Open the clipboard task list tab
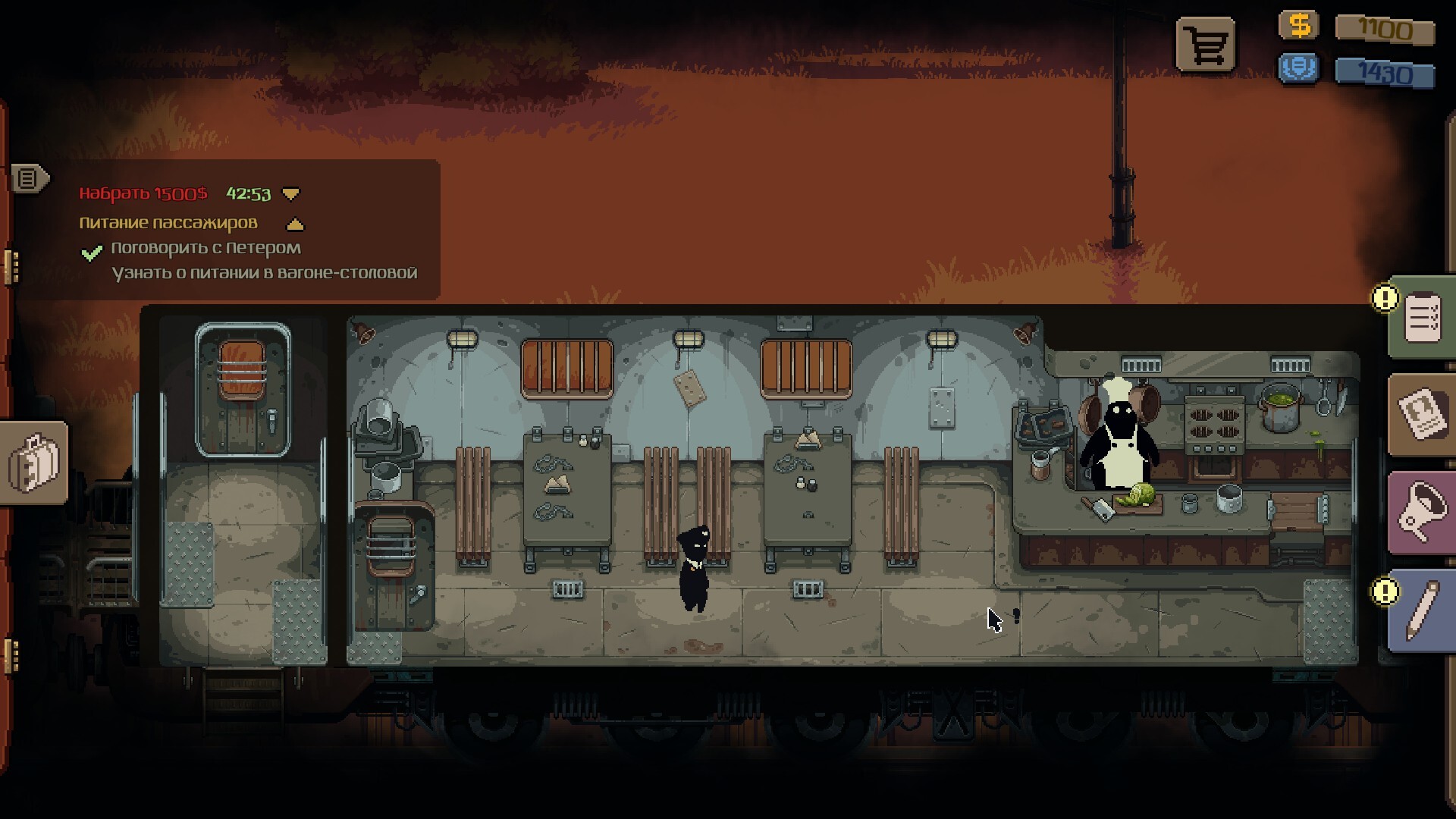This screenshot has width=1456, height=819. (1422, 318)
